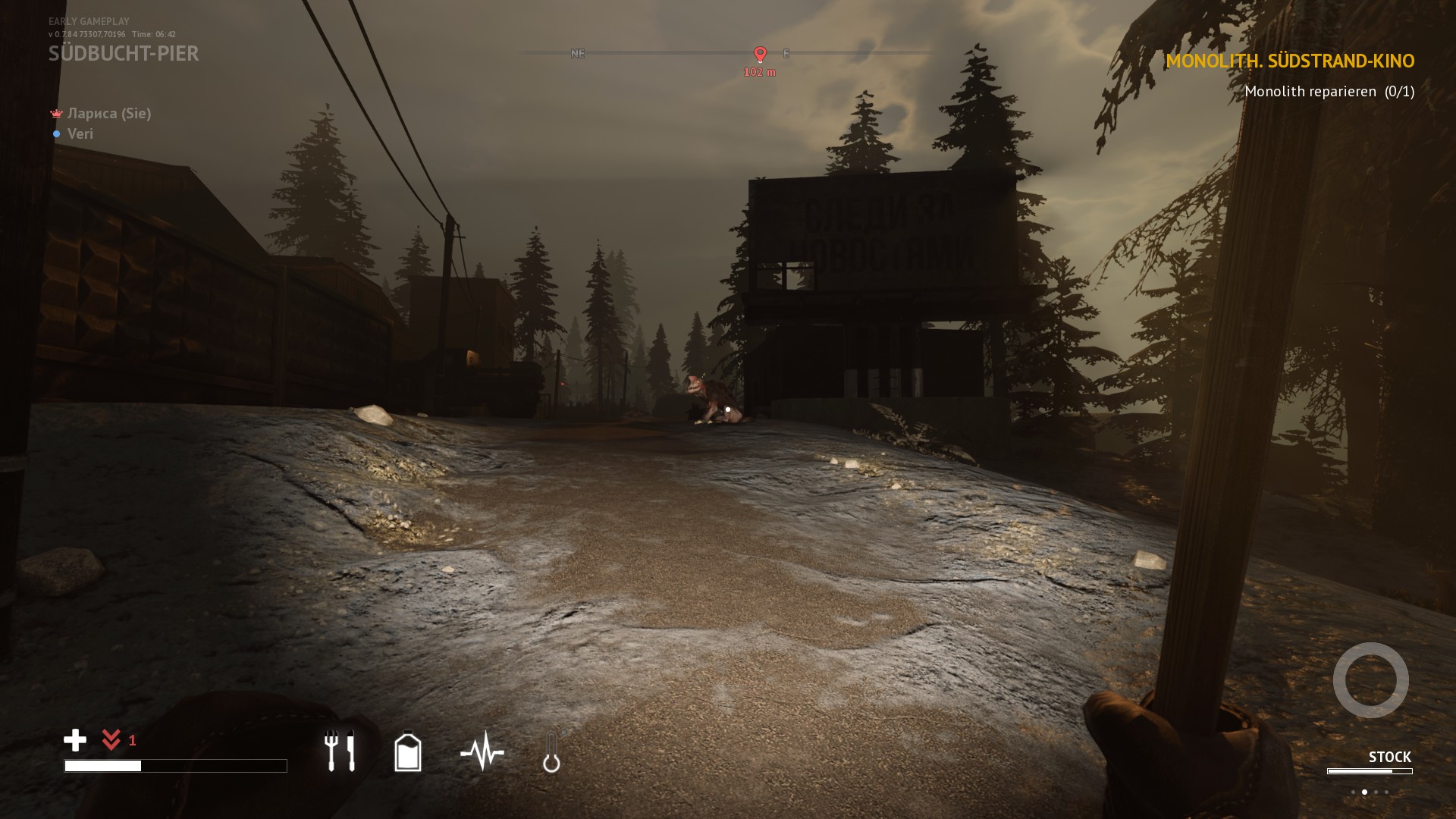Select the hunger fork-and-knife icon
This screenshot has height=819, width=1456.
coord(339,752)
